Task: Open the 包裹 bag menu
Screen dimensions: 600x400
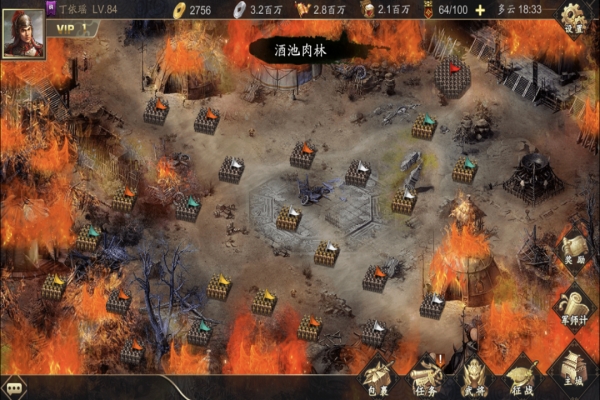Action: tap(378, 375)
